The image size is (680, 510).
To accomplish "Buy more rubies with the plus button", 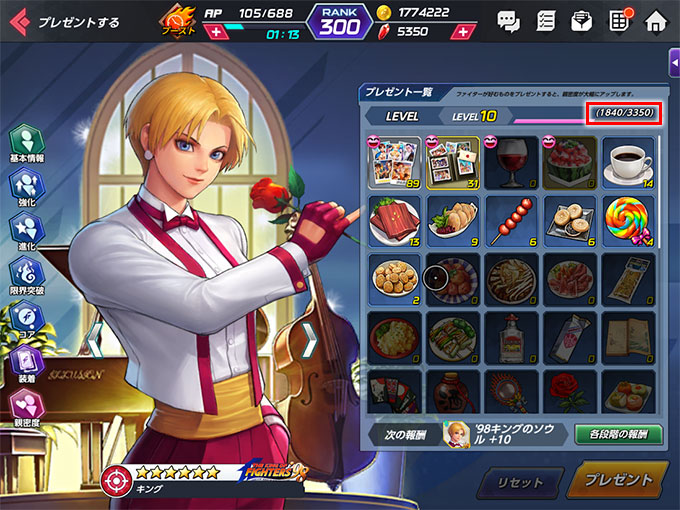I will (x=461, y=32).
